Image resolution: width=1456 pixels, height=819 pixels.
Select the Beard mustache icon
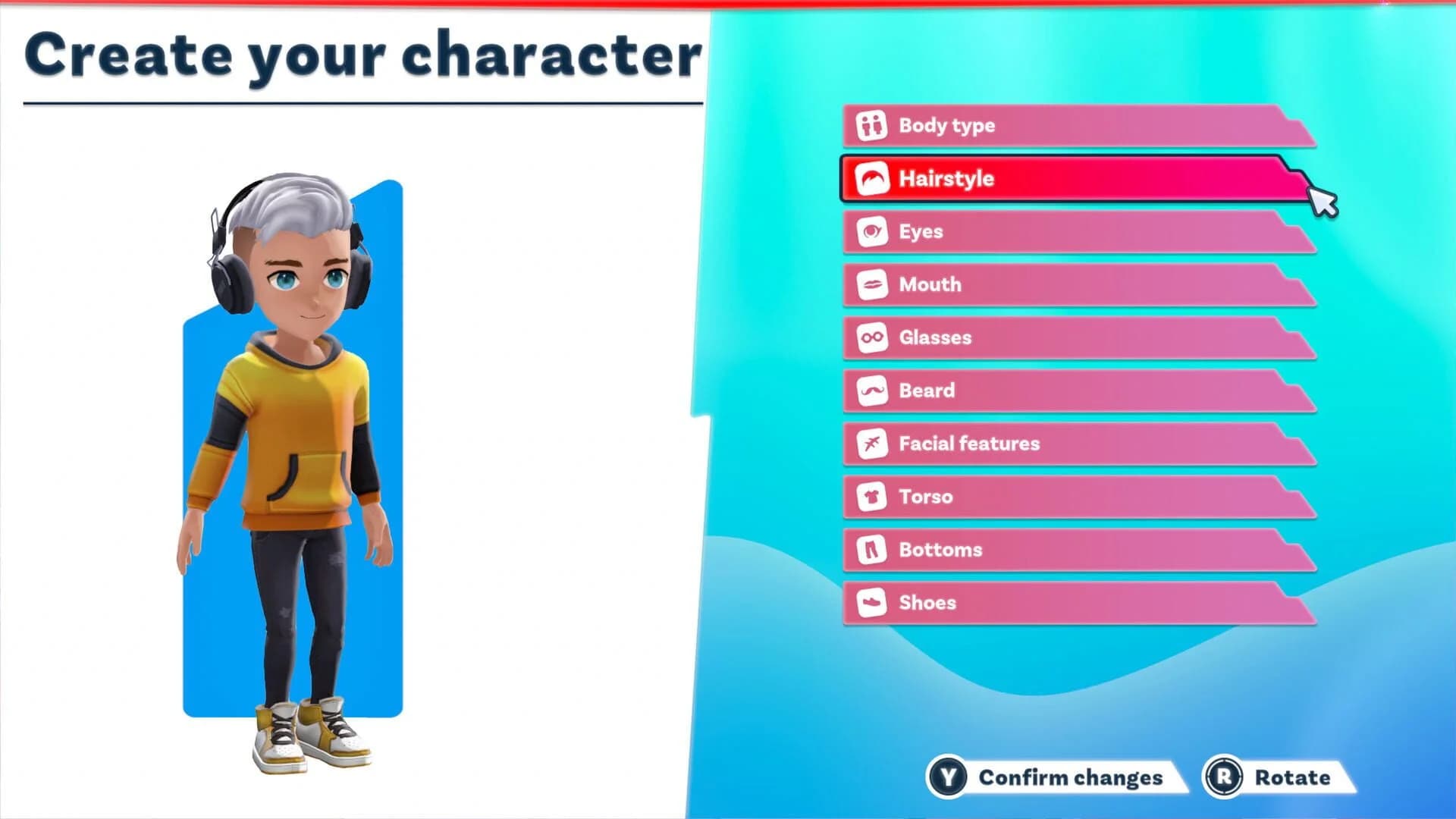[x=871, y=391]
